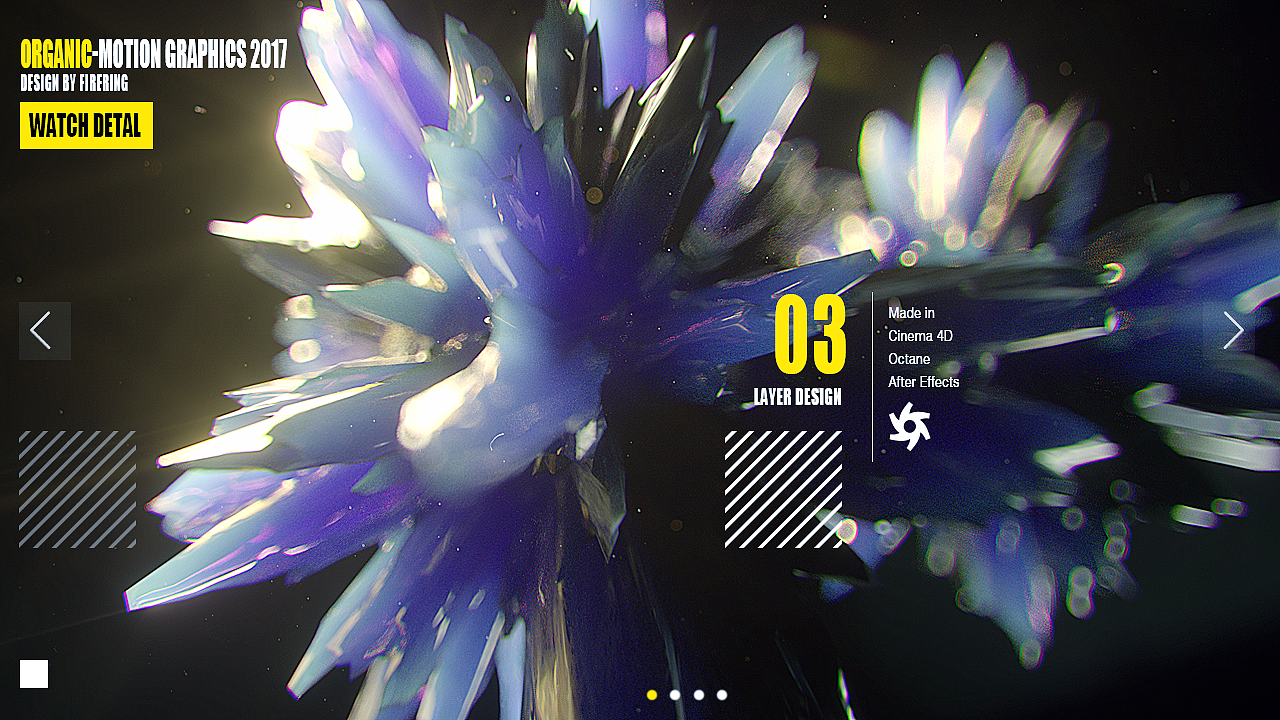
Task: Click the left diagonal-striped pattern square
Action: coord(77,489)
